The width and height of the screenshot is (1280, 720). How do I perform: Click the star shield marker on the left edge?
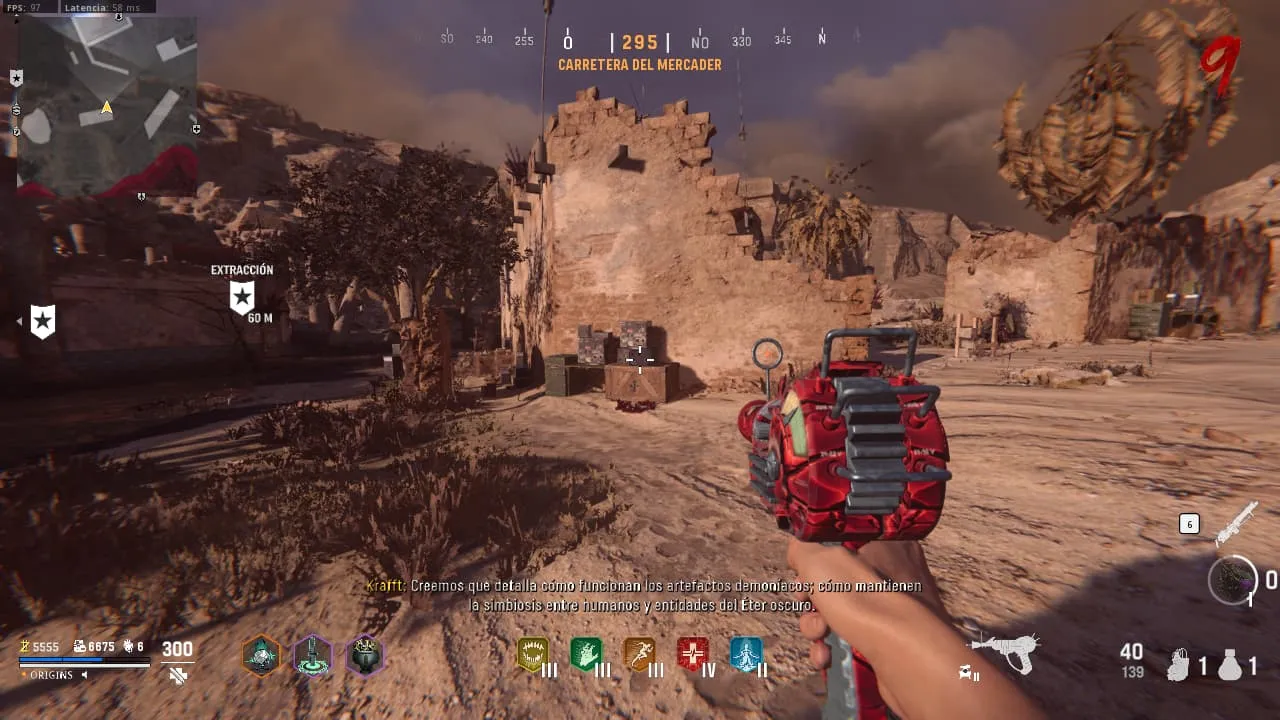[43, 321]
